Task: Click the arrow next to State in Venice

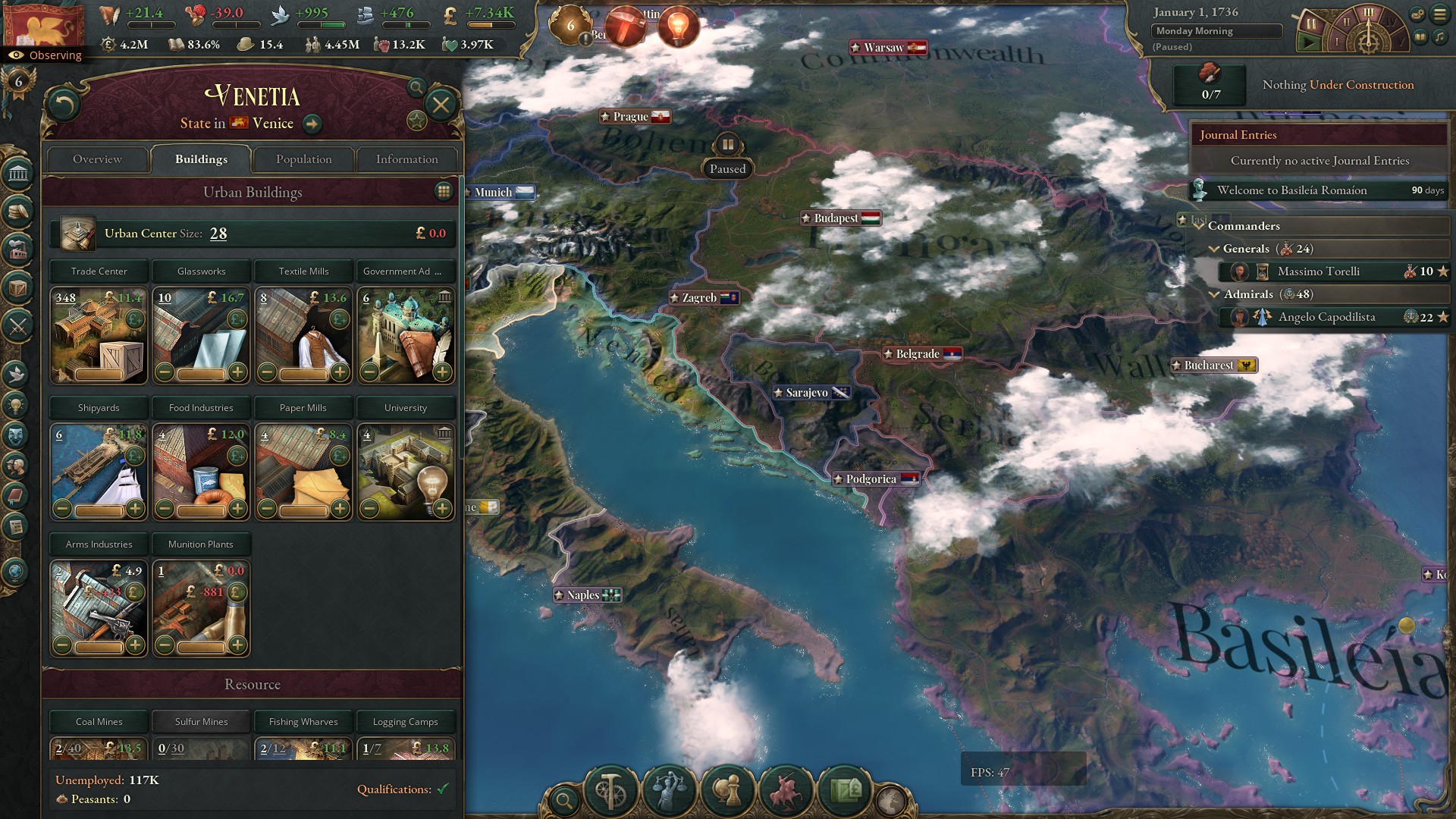Action: (x=313, y=123)
